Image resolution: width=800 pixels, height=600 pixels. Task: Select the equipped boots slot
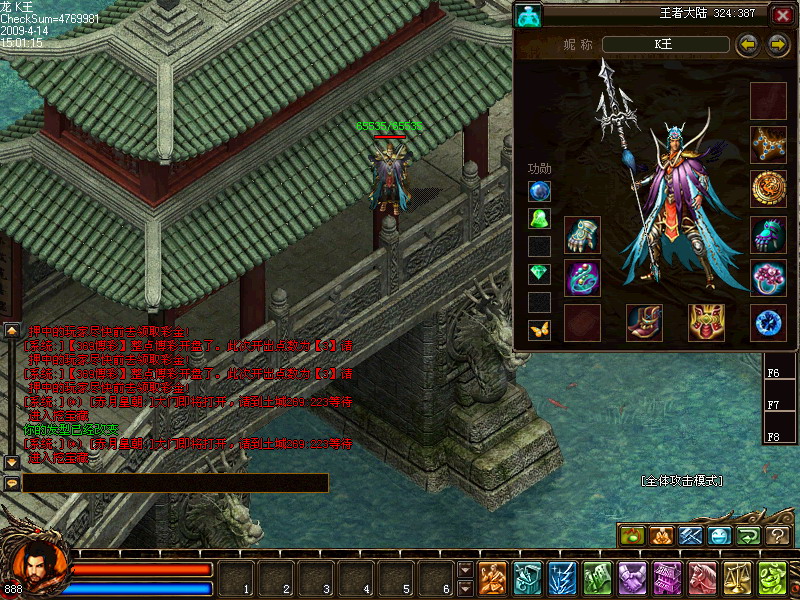tap(644, 322)
